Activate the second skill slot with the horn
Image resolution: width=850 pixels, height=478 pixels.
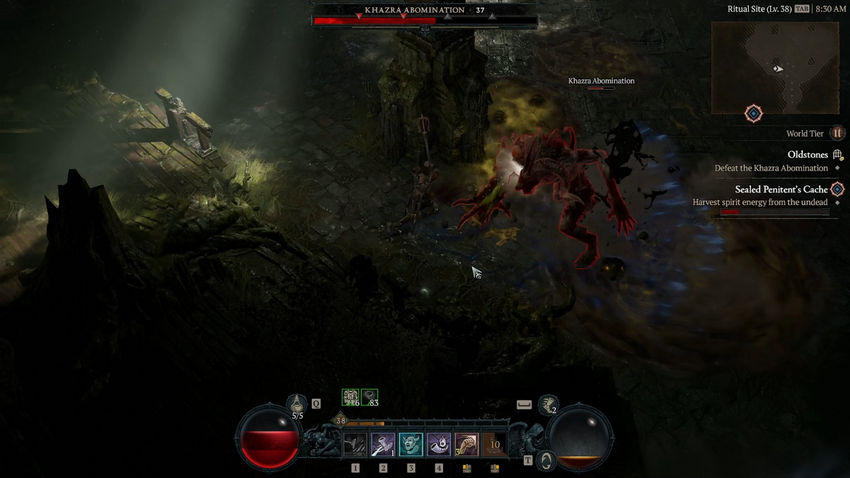pos(383,444)
